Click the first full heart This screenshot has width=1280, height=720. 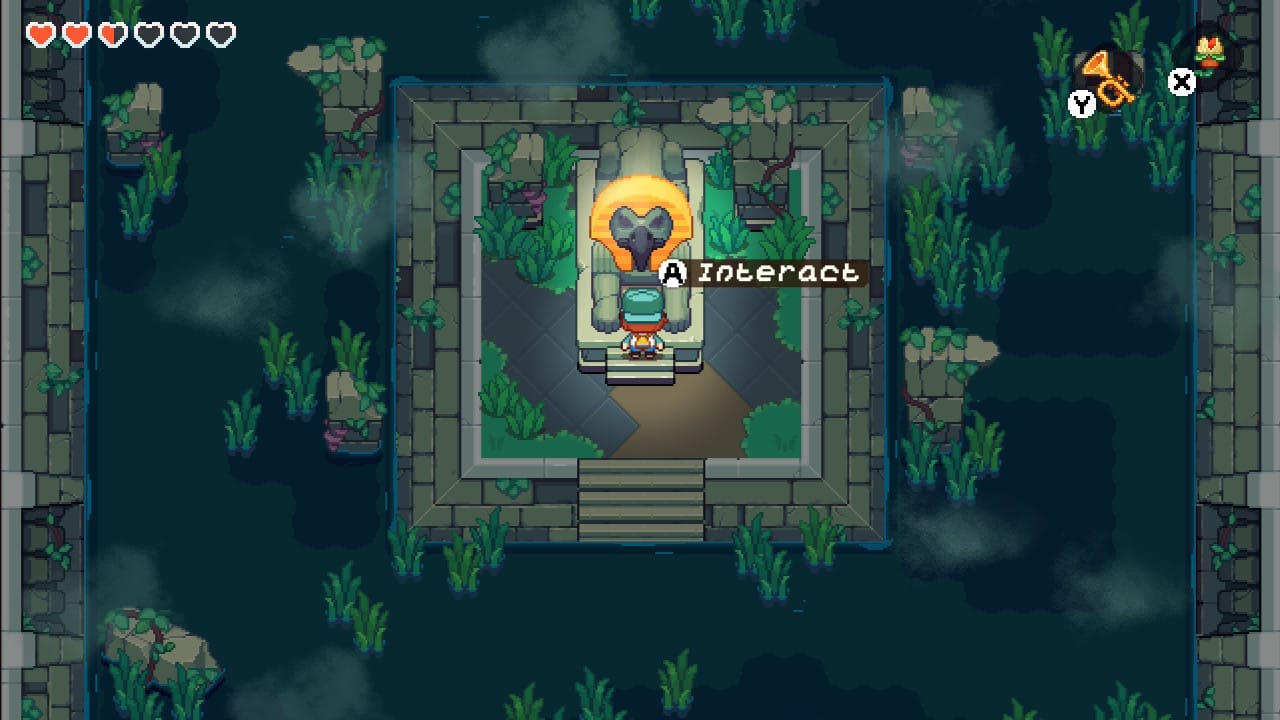(x=40, y=33)
